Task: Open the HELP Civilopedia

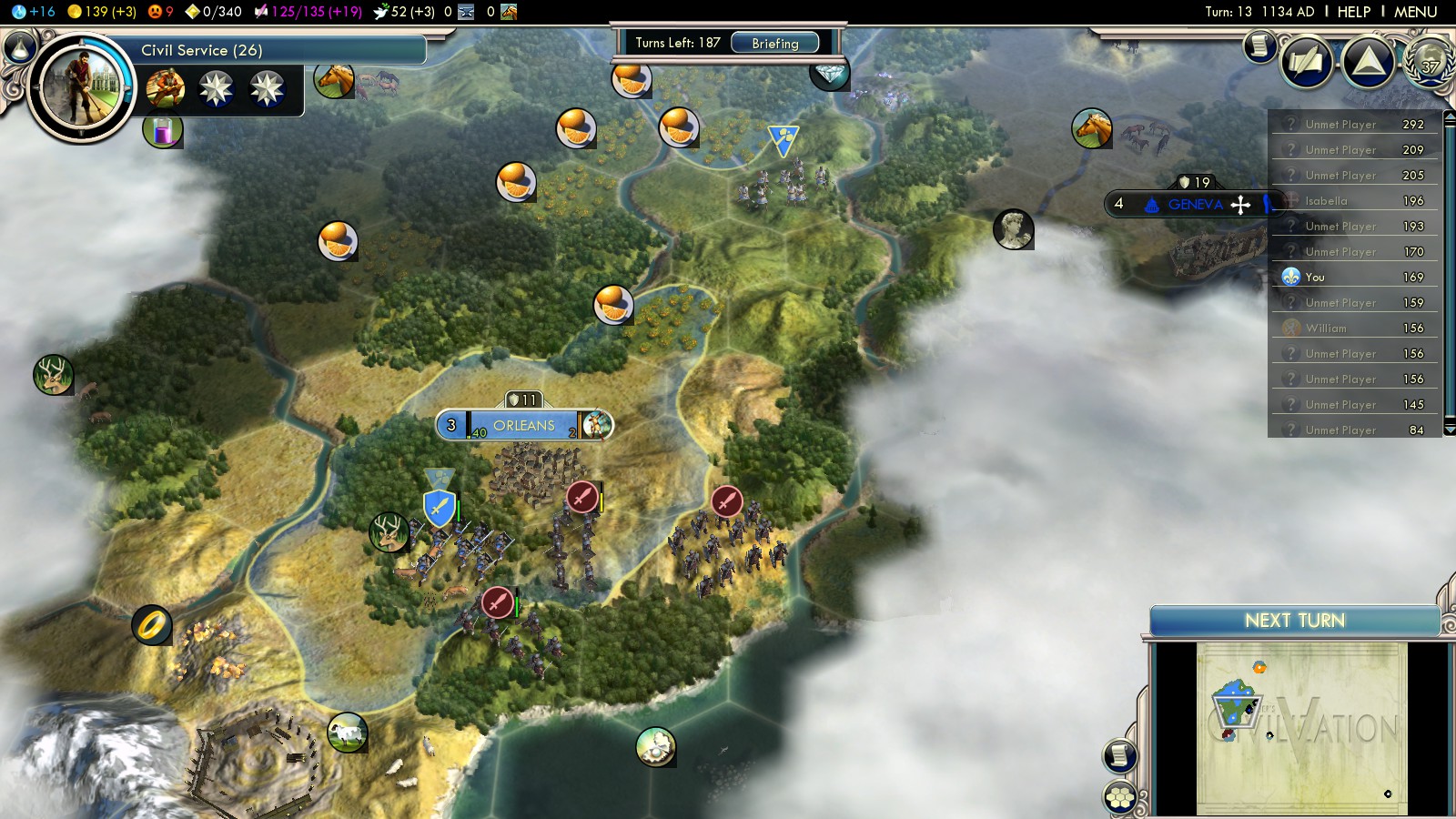Action: 1353,12
